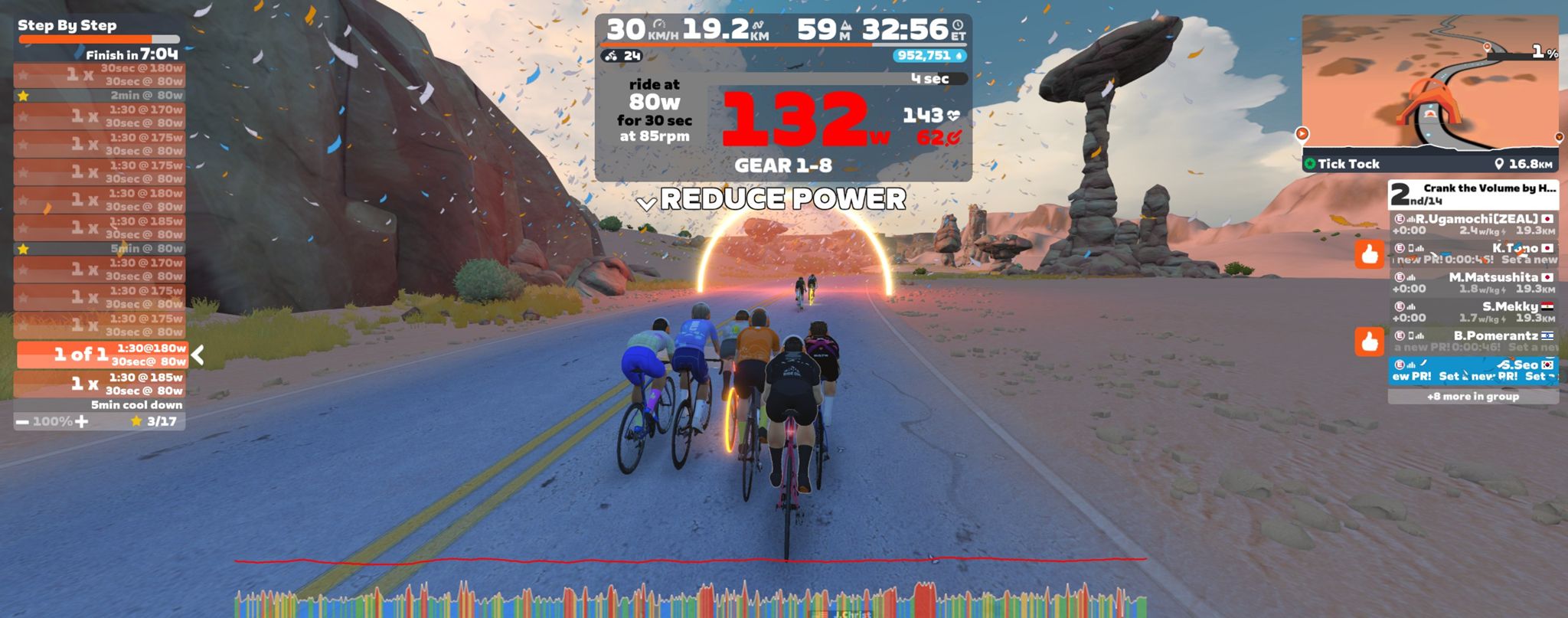Expand the "+8 more in group" row
The height and width of the screenshot is (618, 1568).
1473,397
